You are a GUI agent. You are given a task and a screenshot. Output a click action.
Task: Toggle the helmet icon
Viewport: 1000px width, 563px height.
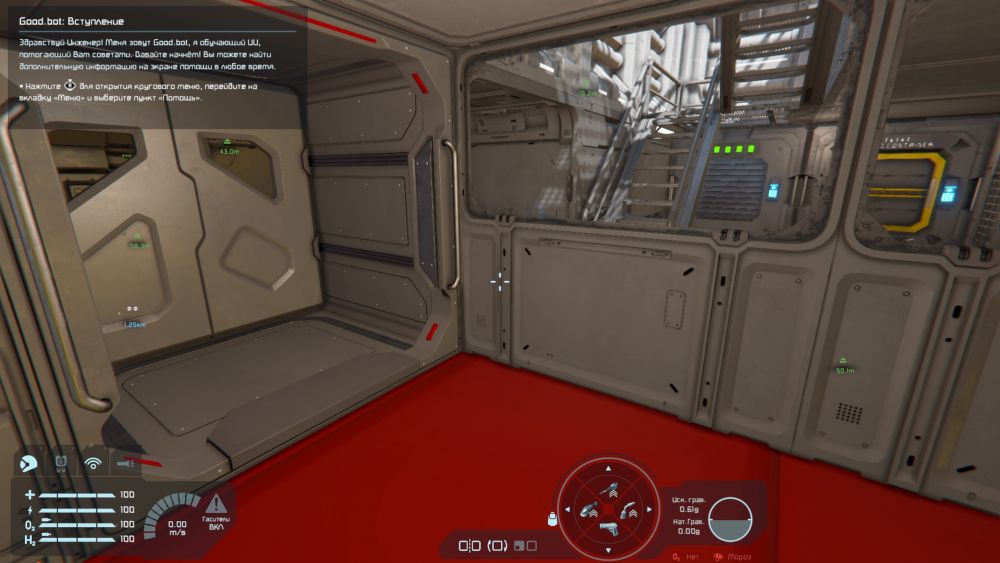[x=29, y=462]
